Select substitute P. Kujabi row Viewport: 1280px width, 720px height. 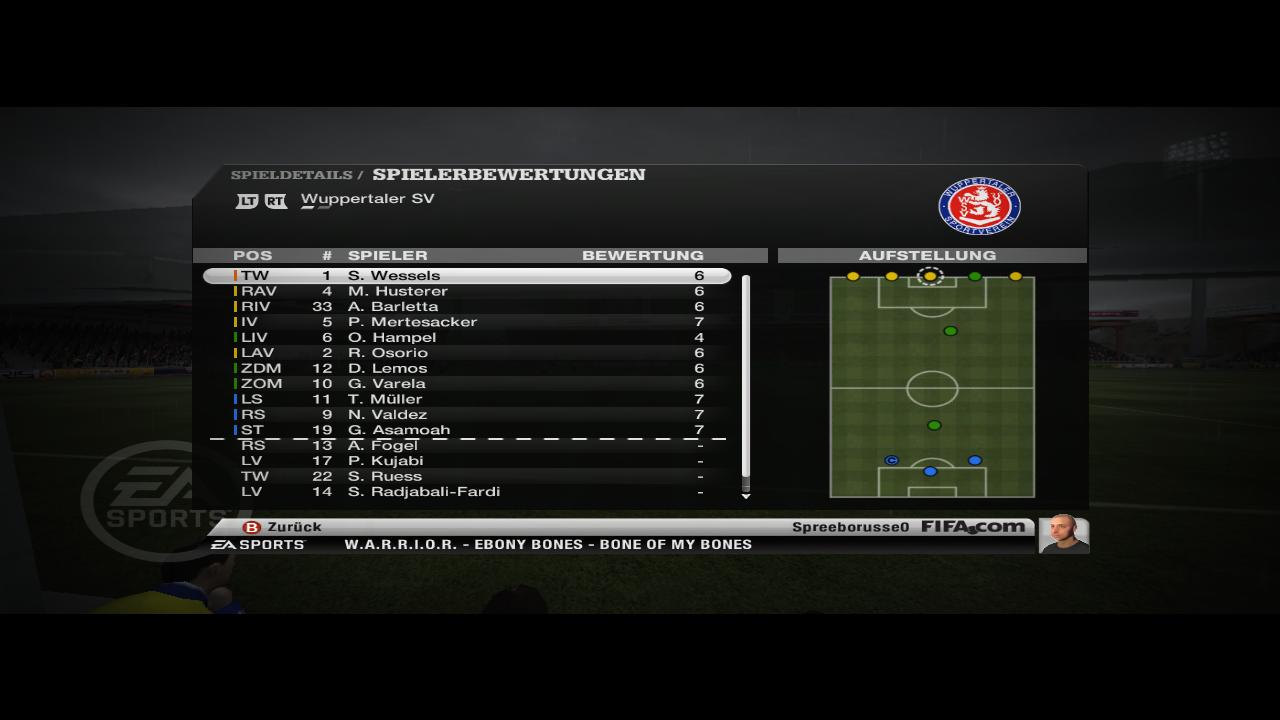coord(467,461)
